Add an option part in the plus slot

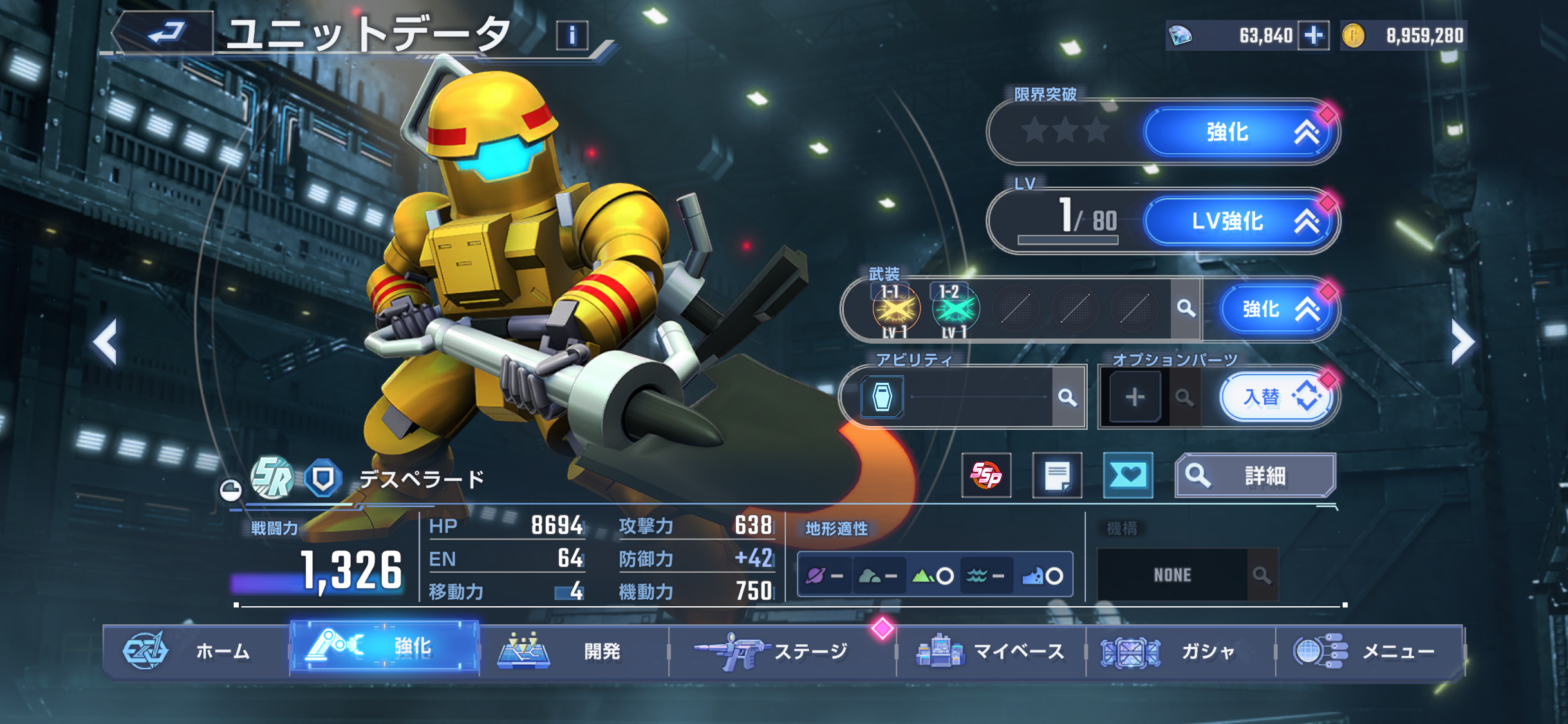[x=1135, y=397]
